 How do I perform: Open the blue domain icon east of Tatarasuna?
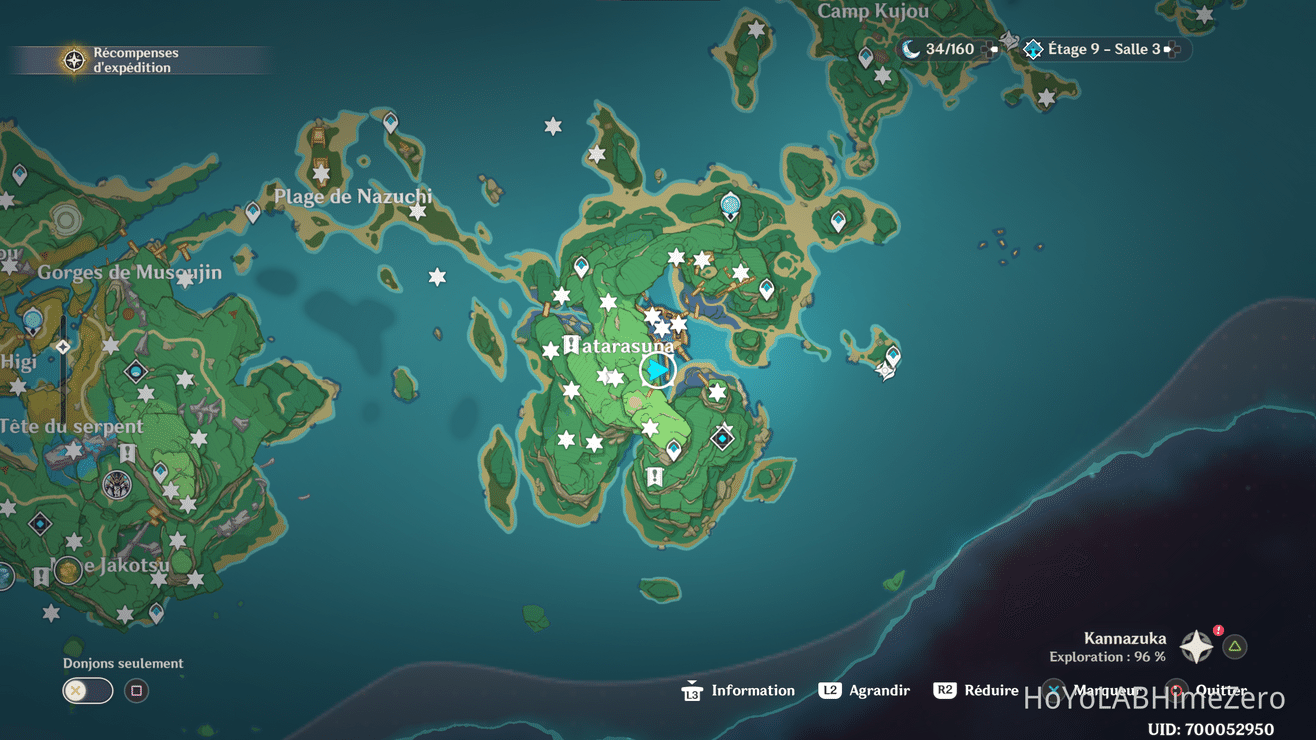click(723, 437)
